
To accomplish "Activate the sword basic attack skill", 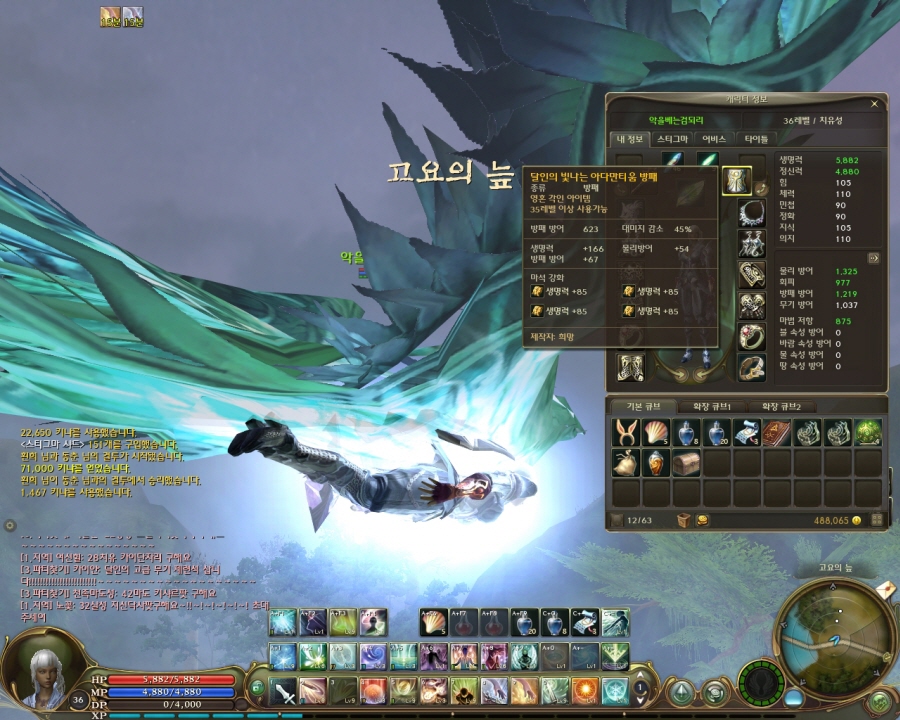I will tap(285, 689).
